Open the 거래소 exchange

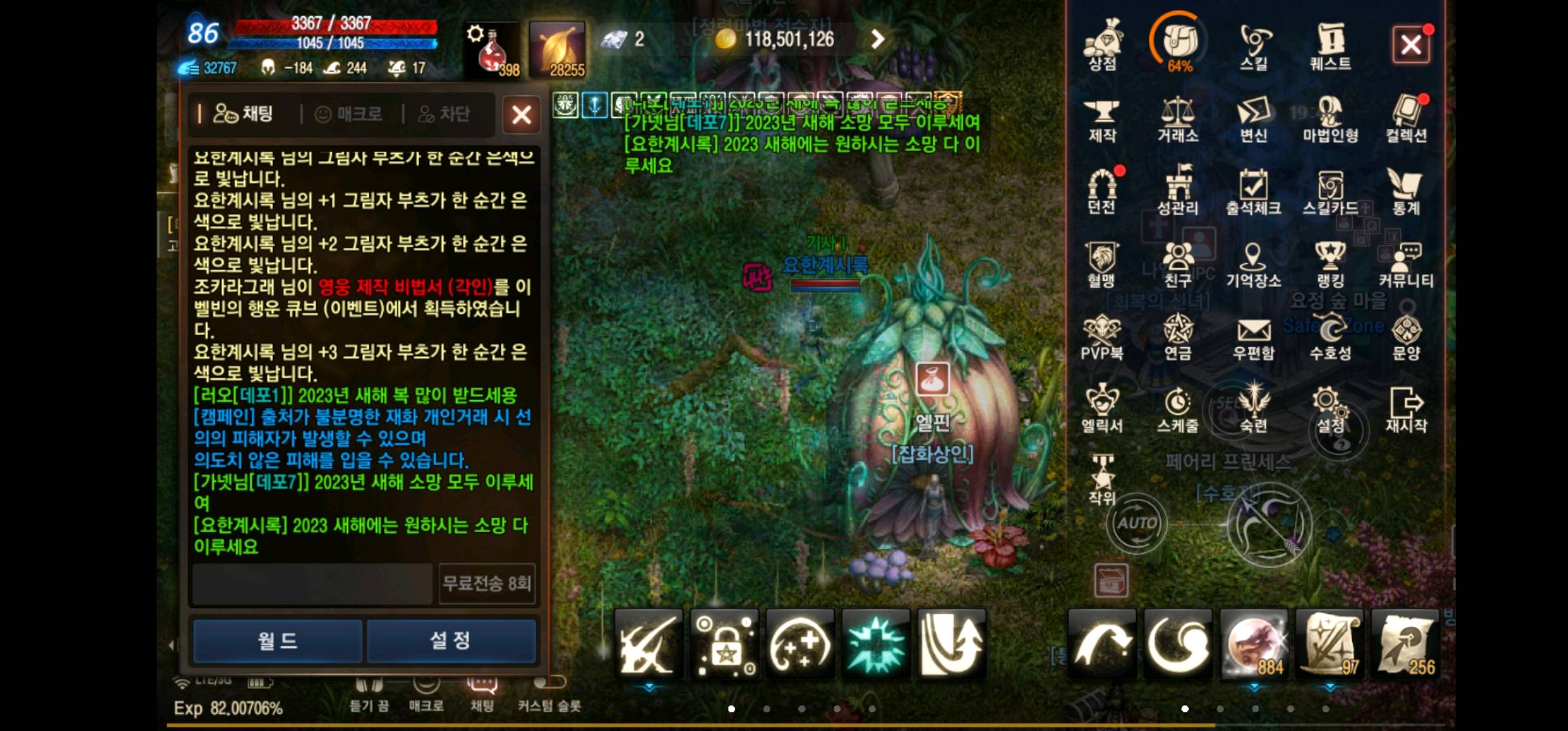click(x=1179, y=122)
